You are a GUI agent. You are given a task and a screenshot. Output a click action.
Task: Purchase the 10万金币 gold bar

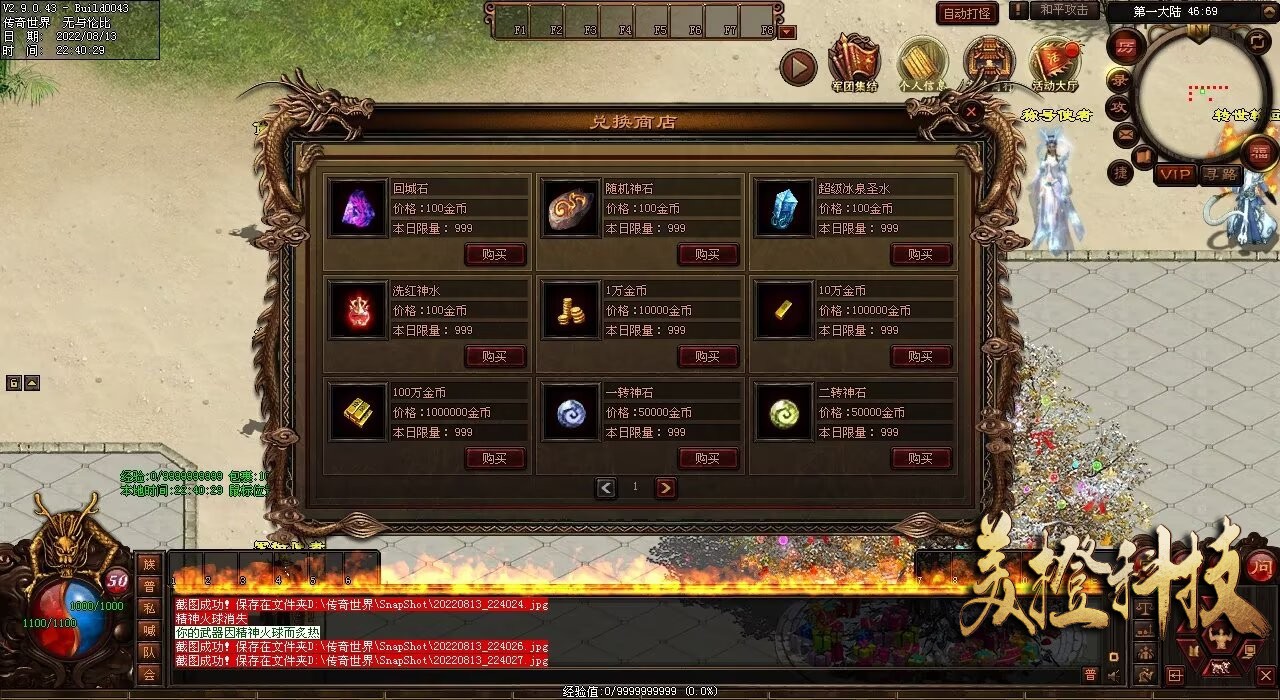point(921,356)
